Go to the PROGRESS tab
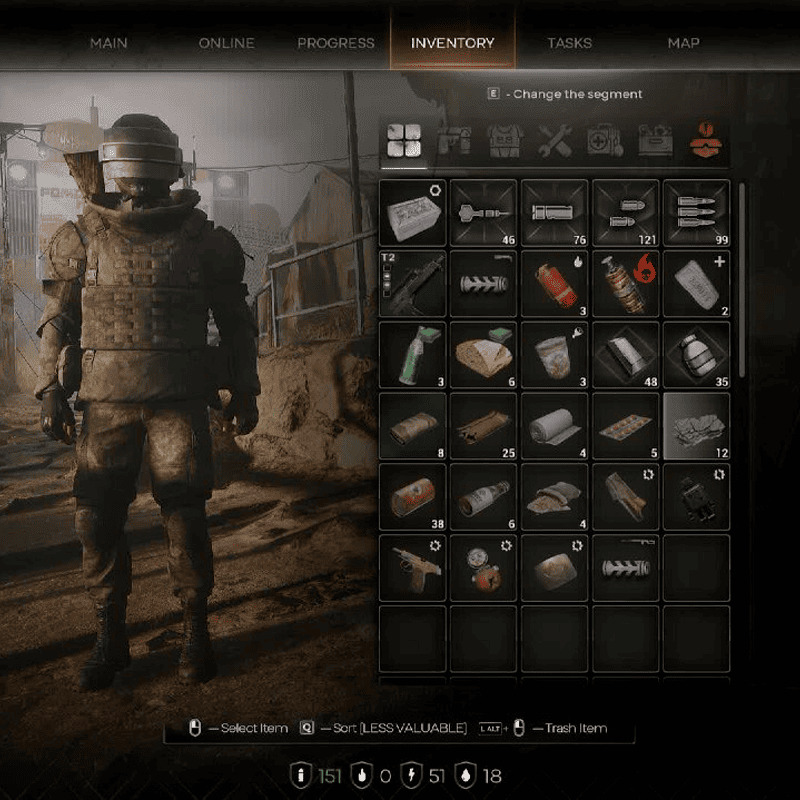This screenshot has width=800, height=800. 336,43
